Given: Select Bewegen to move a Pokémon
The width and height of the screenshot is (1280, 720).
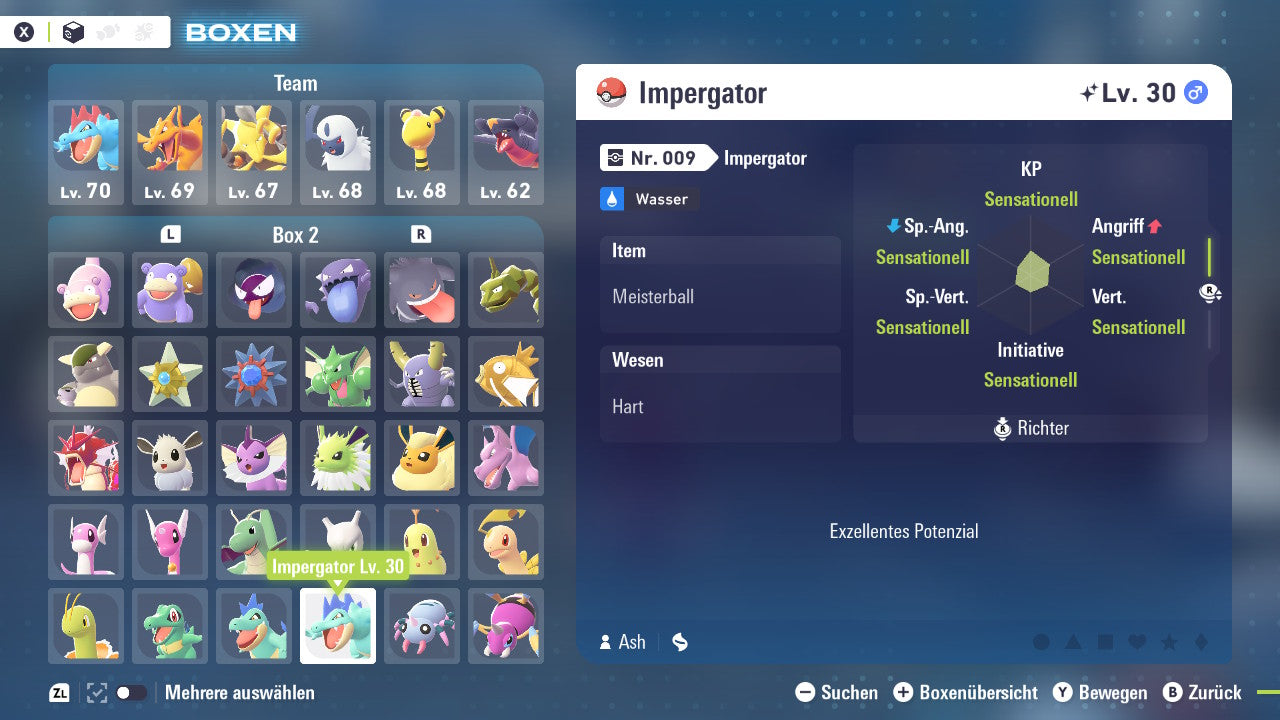Looking at the screenshot, I should [1102, 692].
